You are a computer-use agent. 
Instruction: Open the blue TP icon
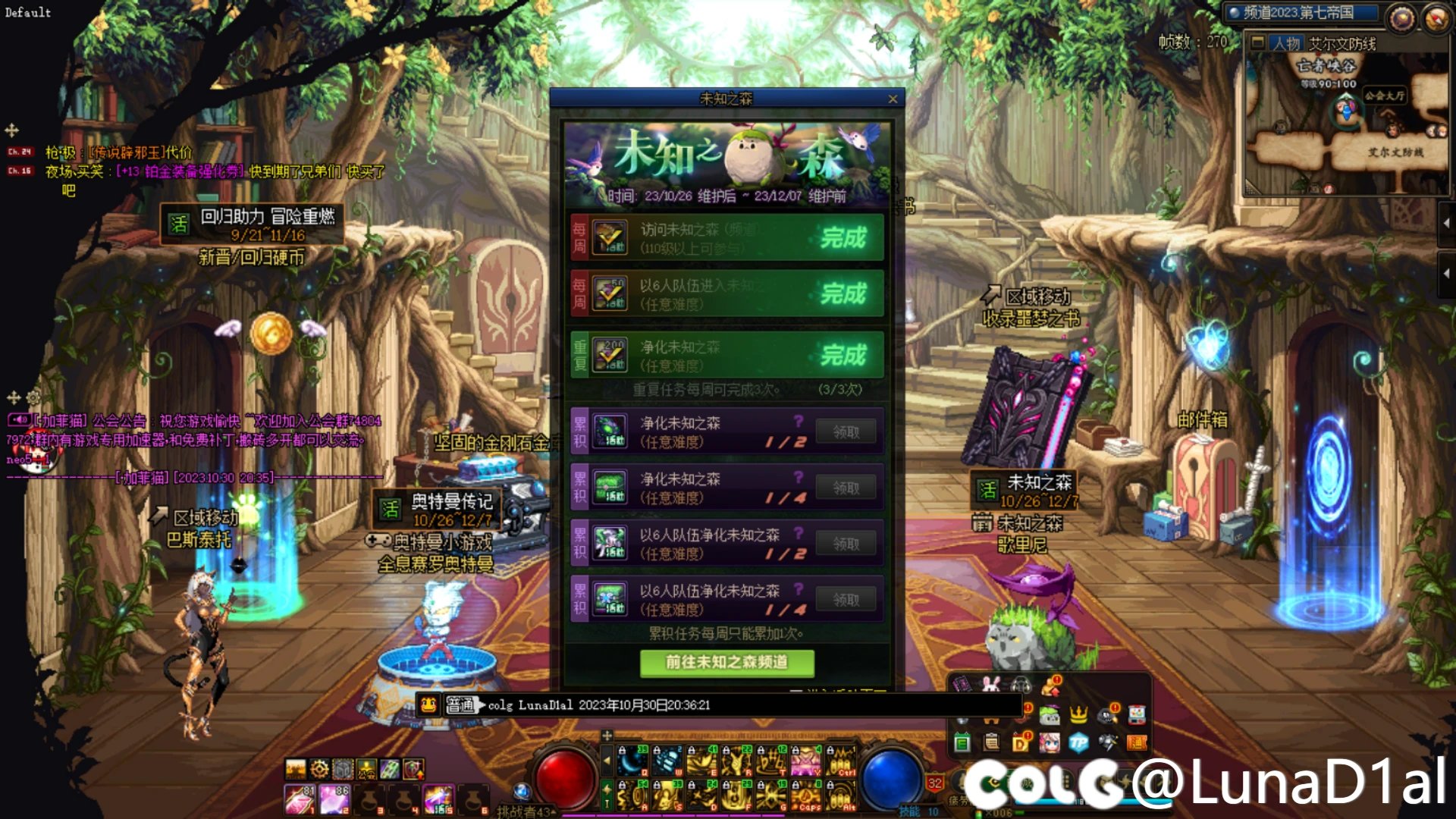[x=1078, y=743]
